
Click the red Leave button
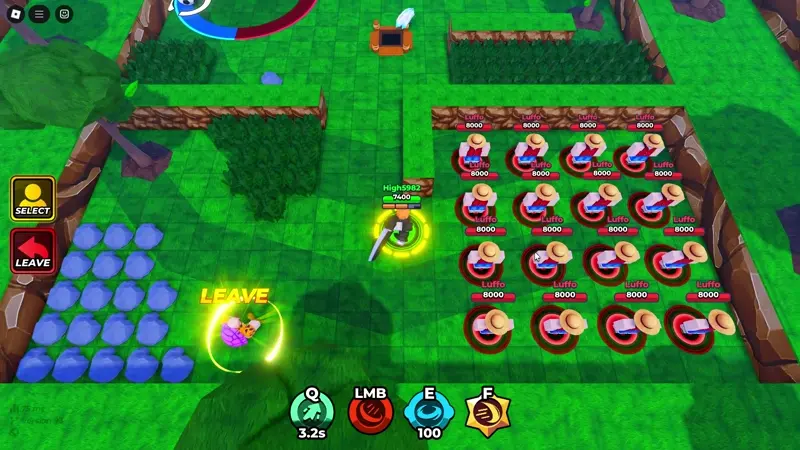(32, 250)
